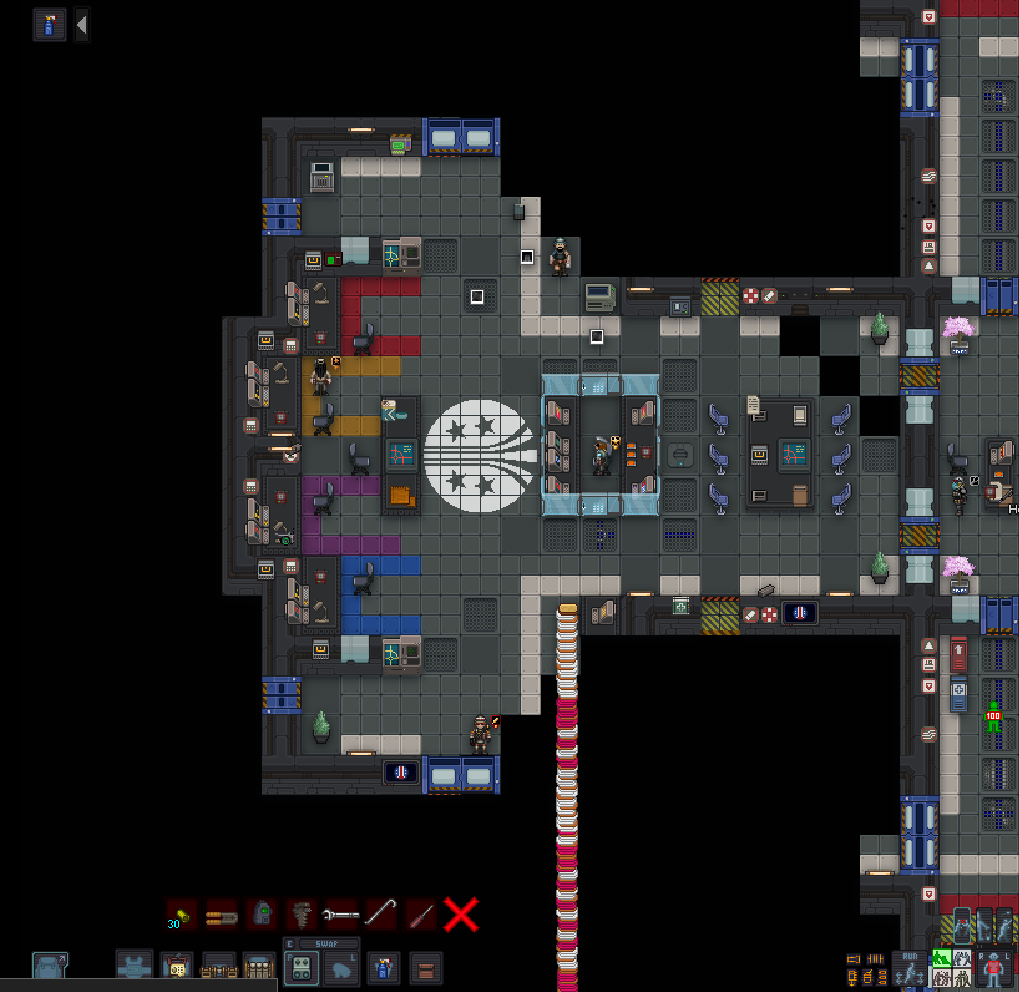Pick the crowbar from the open storage
This screenshot has width=1019, height=992.
(381, 914)
